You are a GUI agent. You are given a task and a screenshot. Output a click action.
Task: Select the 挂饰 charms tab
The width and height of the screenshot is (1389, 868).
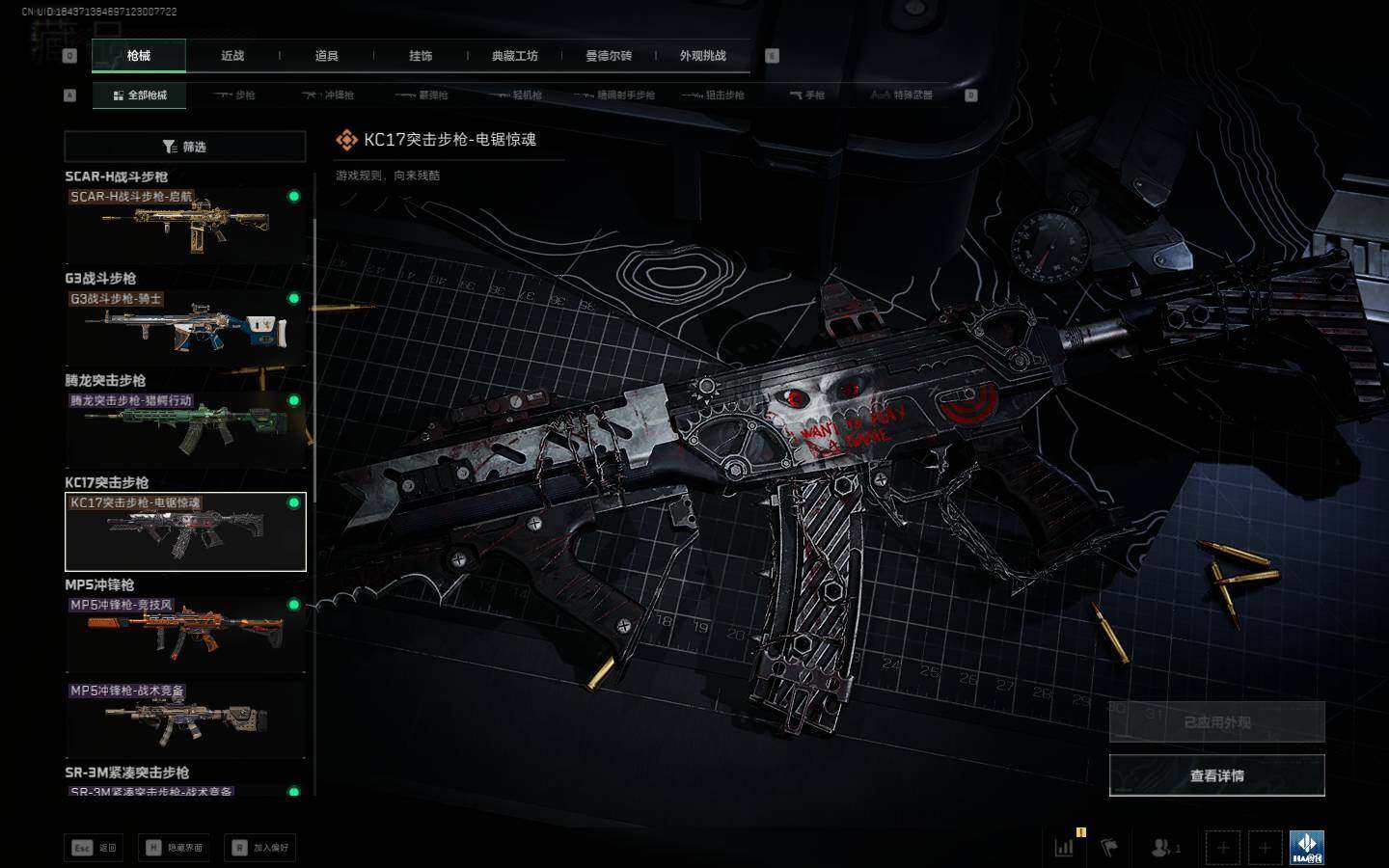[421, 56]
